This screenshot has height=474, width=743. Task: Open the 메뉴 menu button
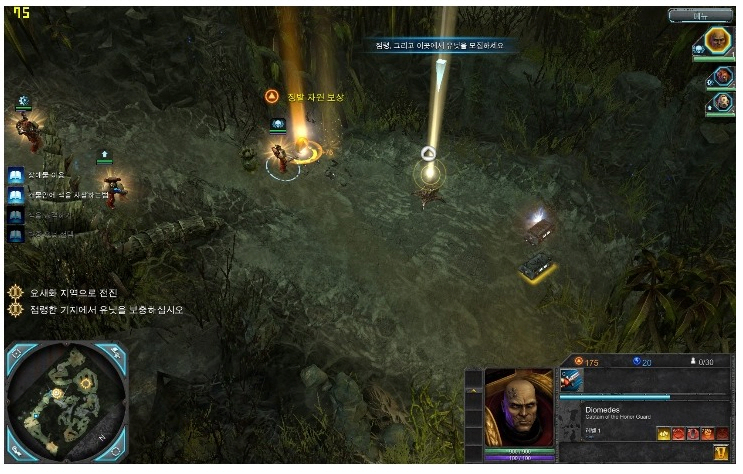point(701,16)
